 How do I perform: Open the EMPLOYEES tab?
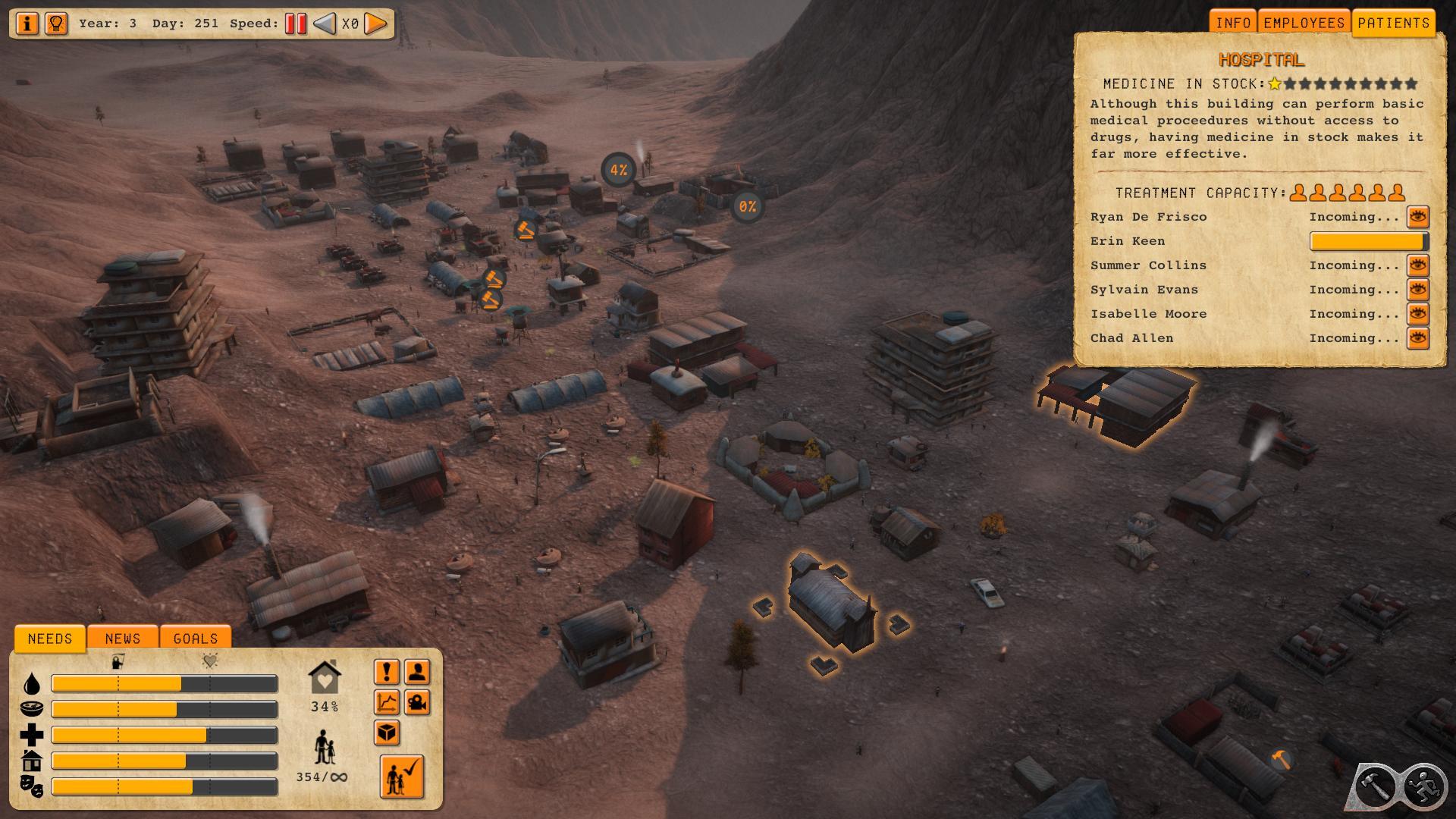[x=1304, y=23]
